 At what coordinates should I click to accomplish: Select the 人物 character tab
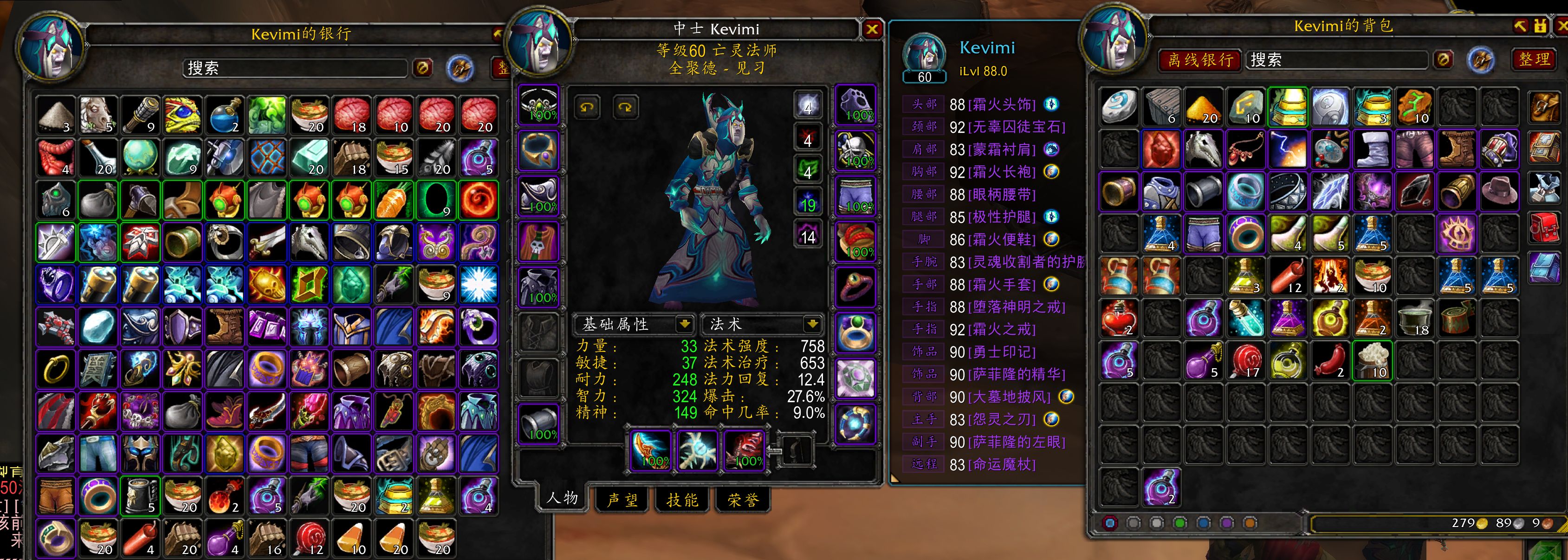point(562,498)
